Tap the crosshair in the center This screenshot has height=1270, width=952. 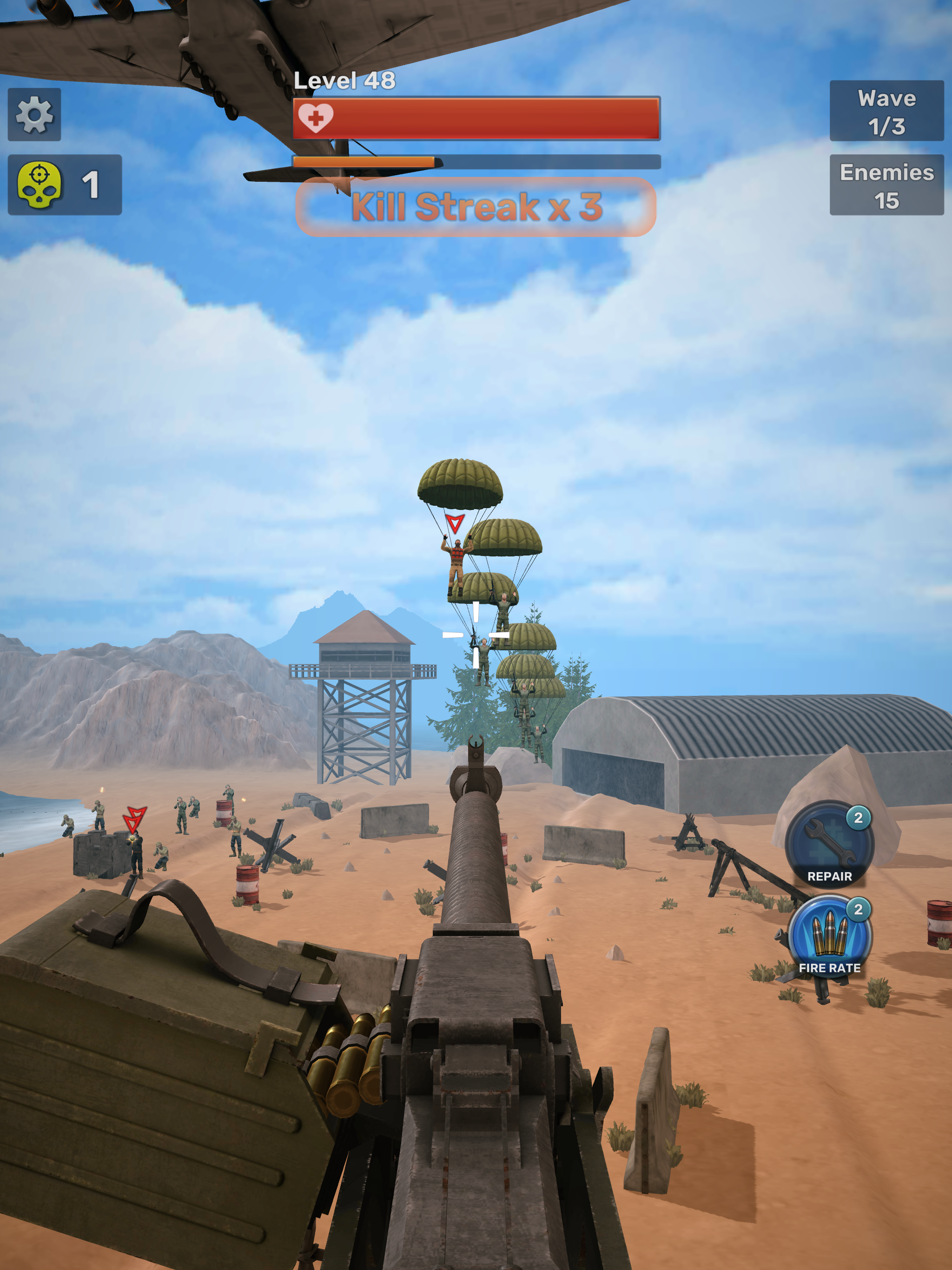[x=476, y=635]
